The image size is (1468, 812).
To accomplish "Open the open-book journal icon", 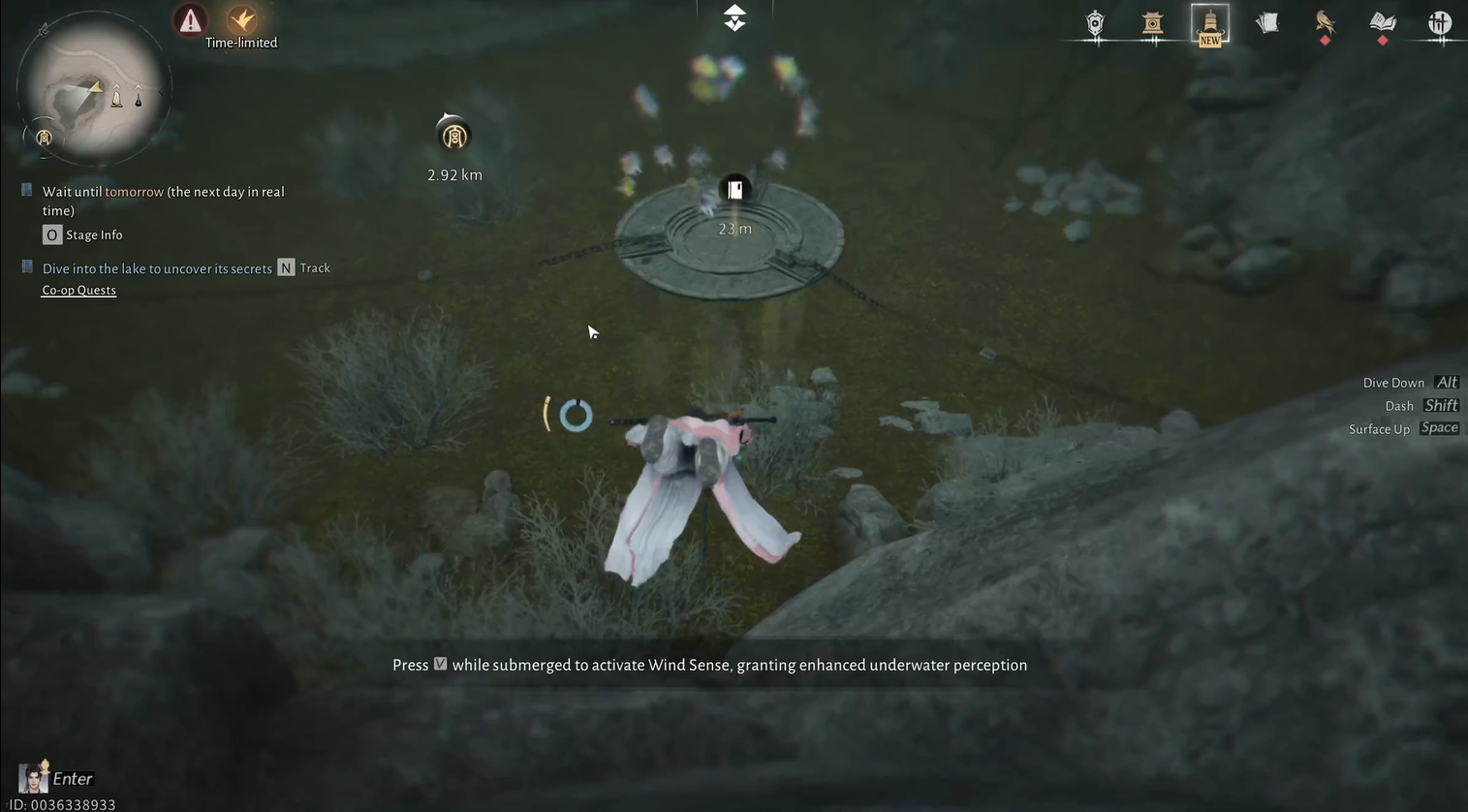I will [1382, 22].
